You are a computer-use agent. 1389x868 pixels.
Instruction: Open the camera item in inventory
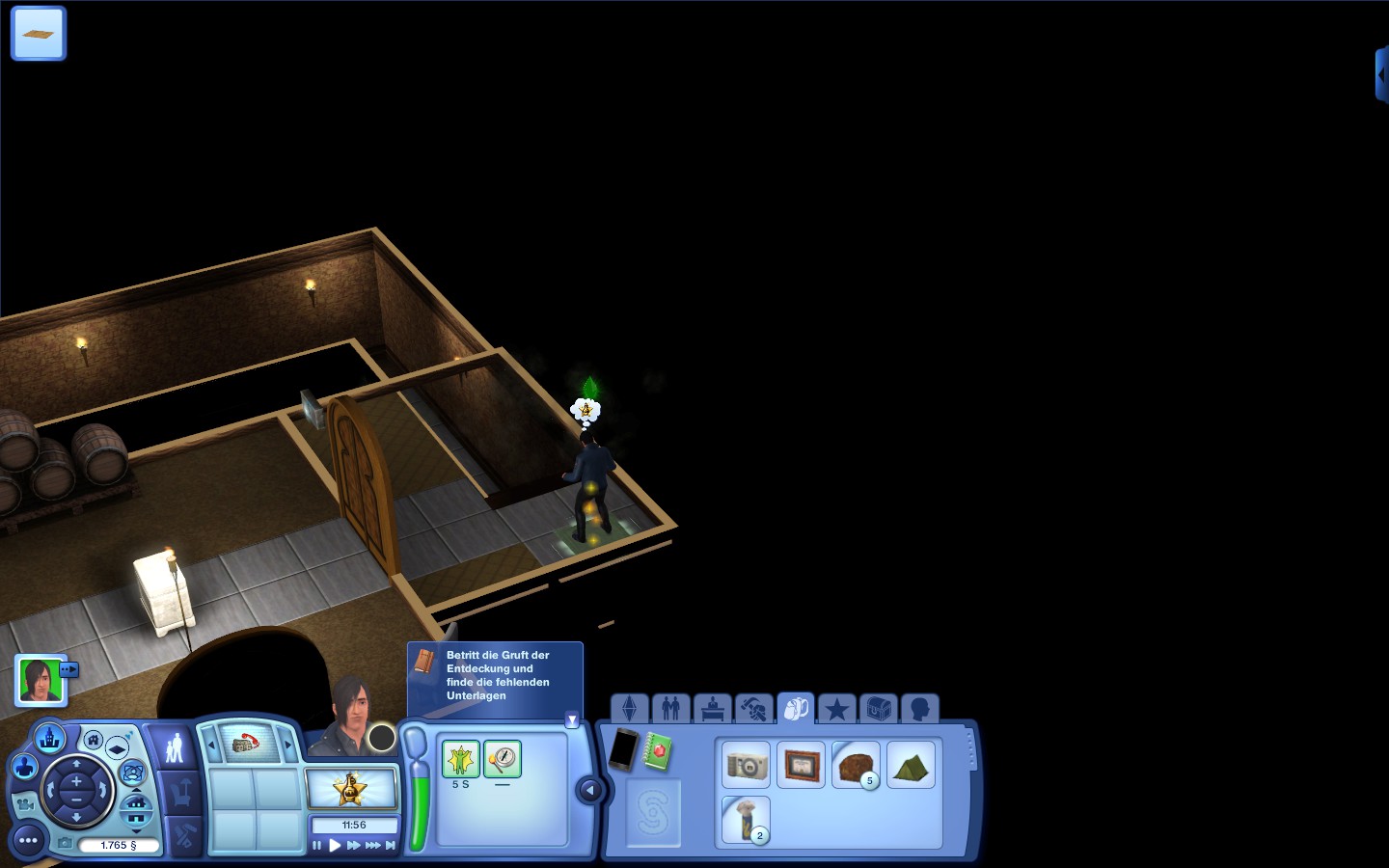point(747,765)
